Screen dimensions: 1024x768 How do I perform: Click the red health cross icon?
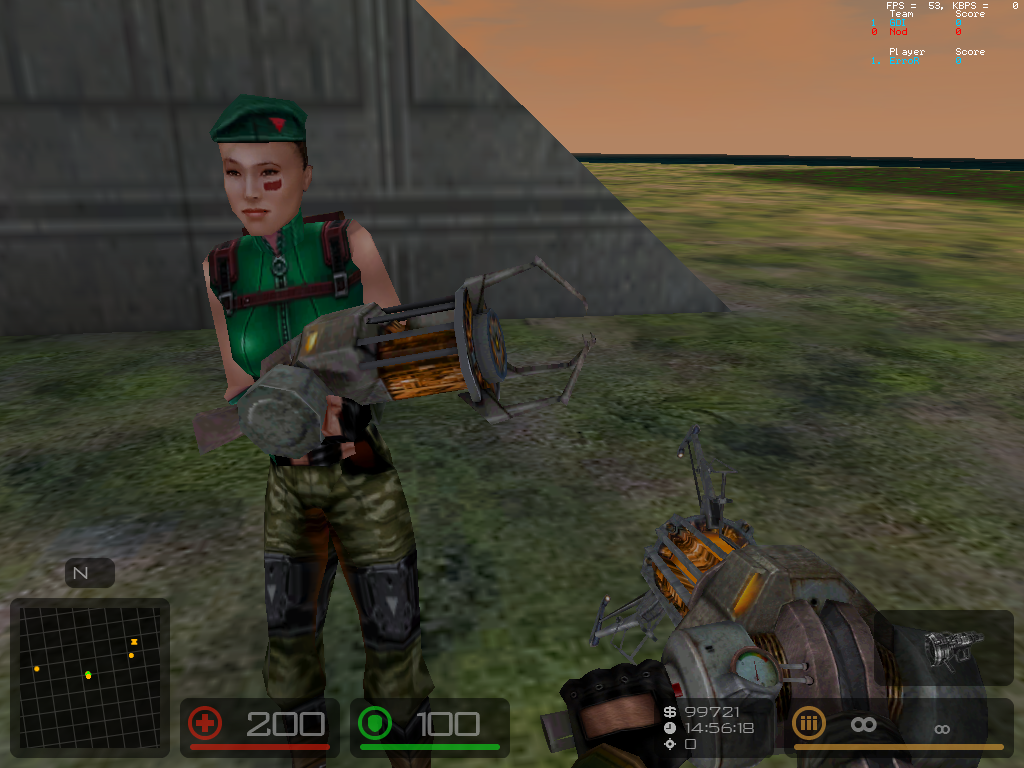pos(205,723)
